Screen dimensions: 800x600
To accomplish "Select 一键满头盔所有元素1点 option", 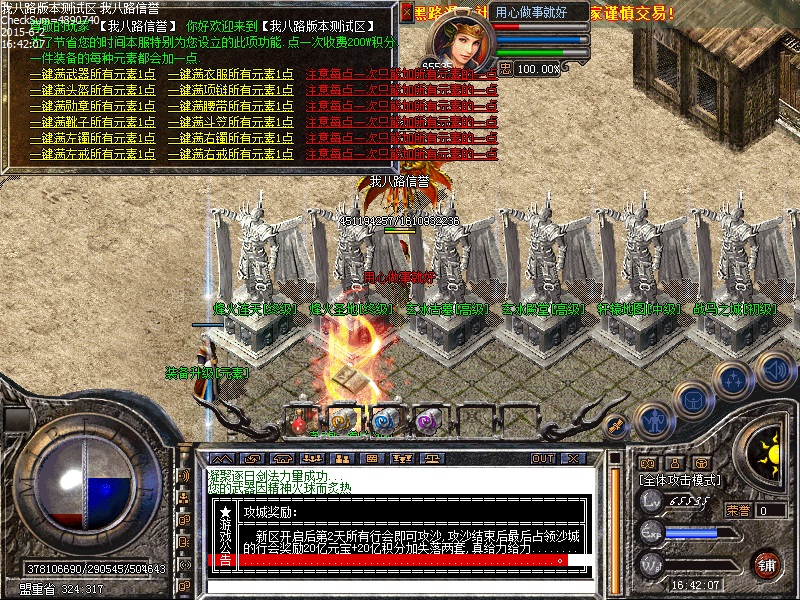I will [92, 91].
